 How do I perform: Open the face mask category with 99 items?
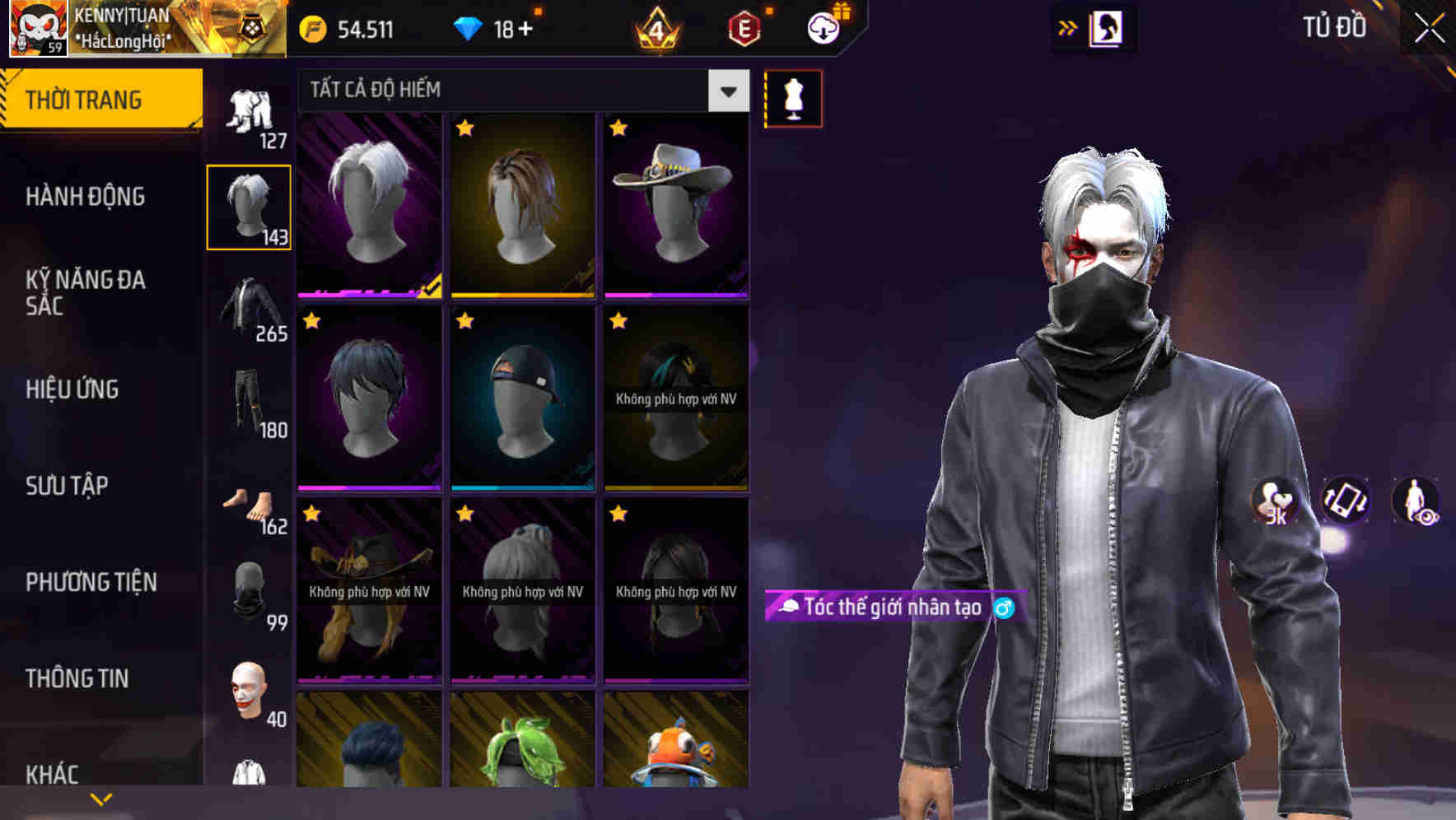coord(250,593)
